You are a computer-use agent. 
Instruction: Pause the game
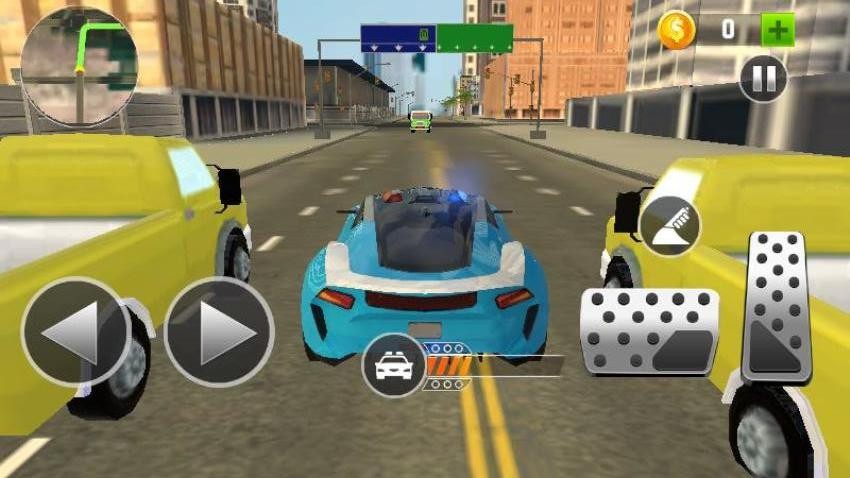(762, 79)
